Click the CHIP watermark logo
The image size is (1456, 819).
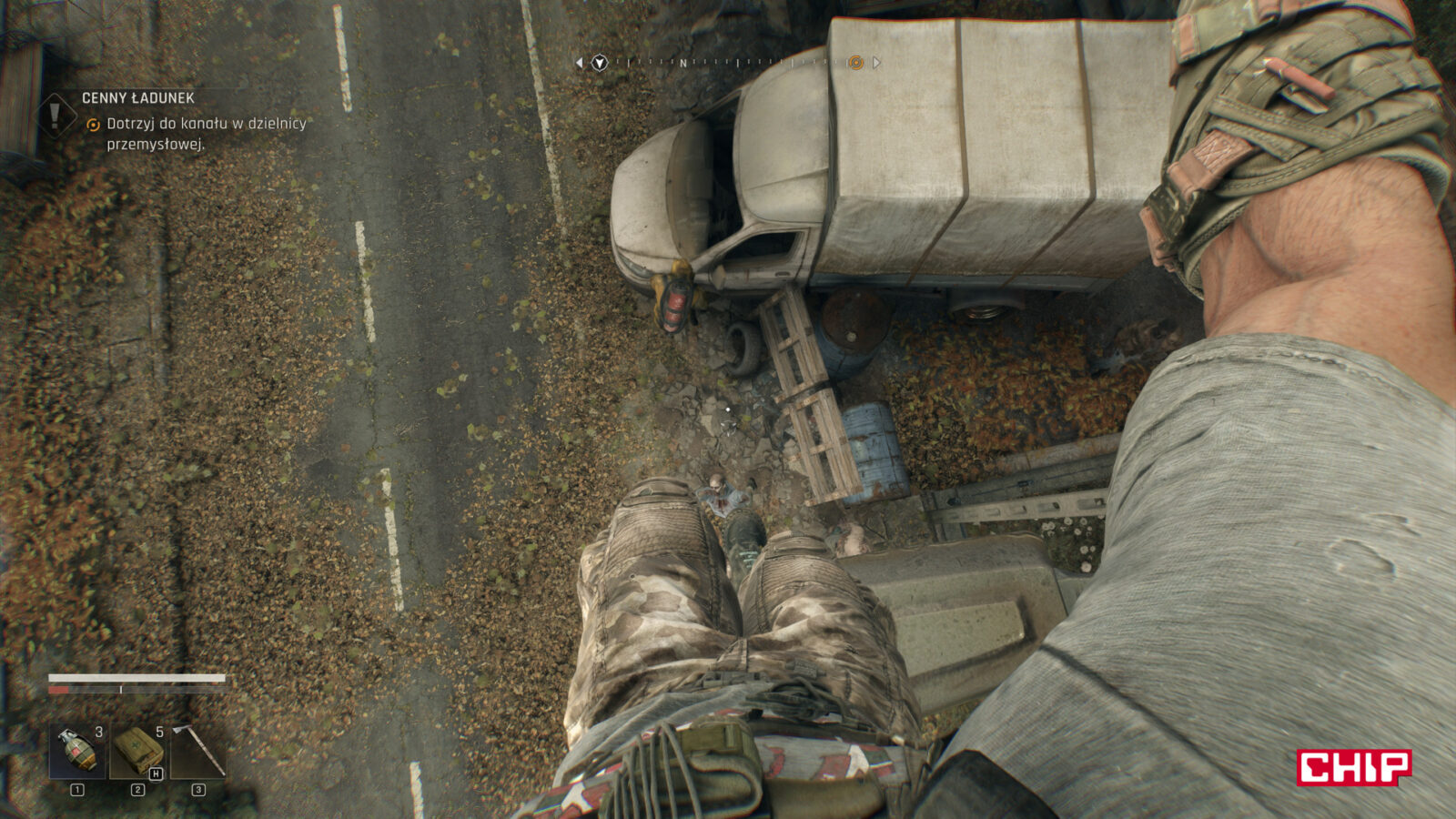coord(1353,767)
